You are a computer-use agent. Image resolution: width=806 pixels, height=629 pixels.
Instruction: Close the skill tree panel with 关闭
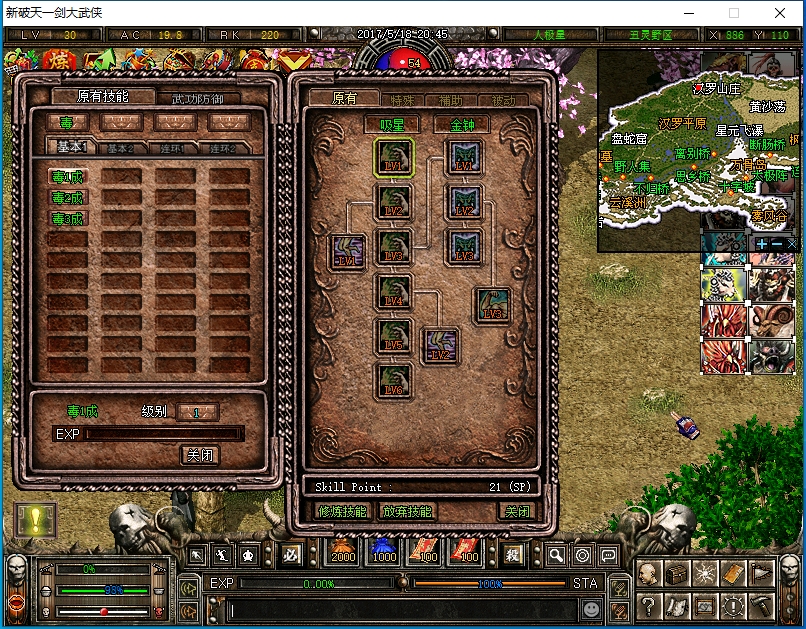517,511
